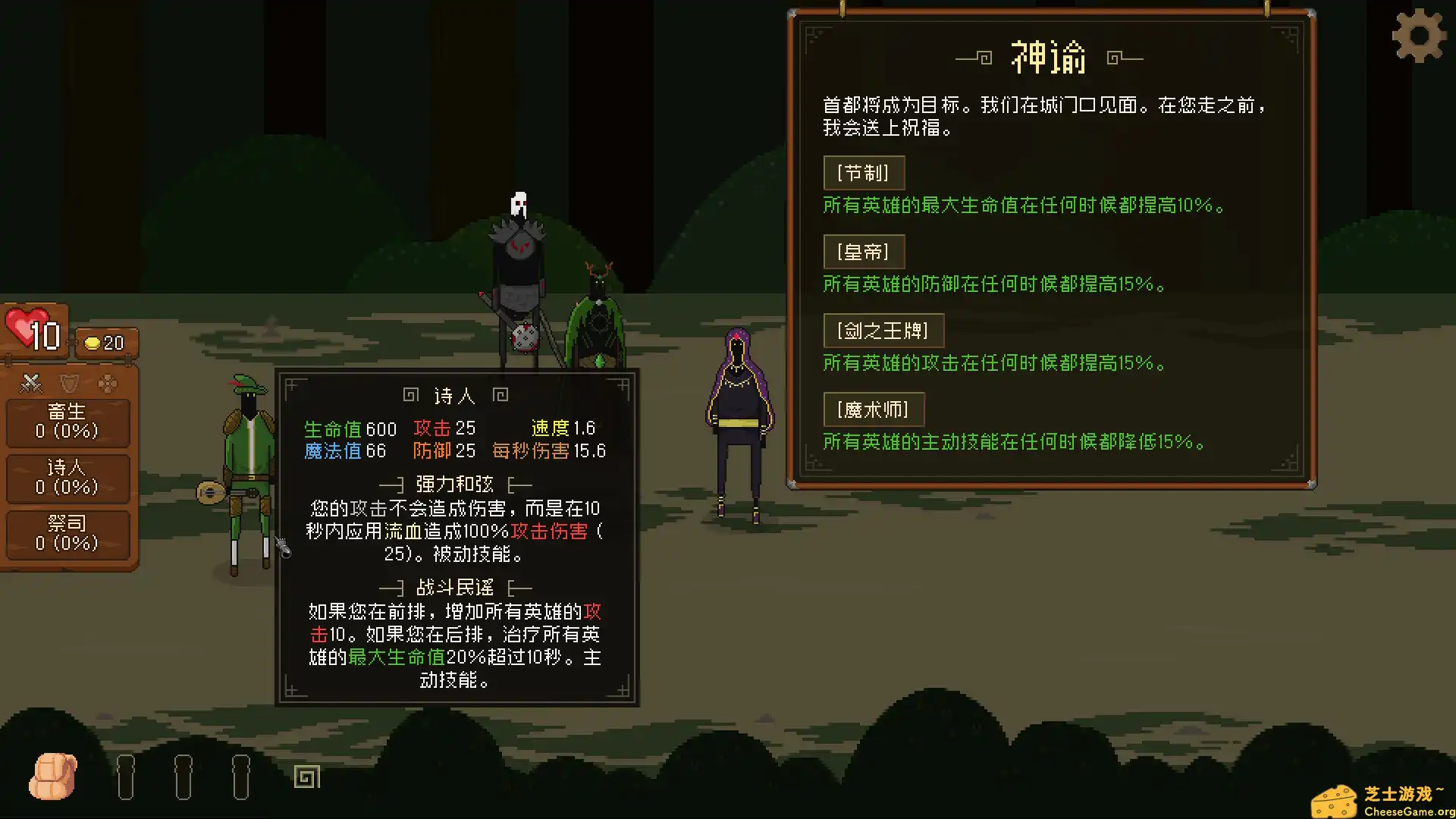Open settings with the gear icon
The height and width of the screenshot is (819, 1456).
pyautogui.click(x=1419, y=36)
